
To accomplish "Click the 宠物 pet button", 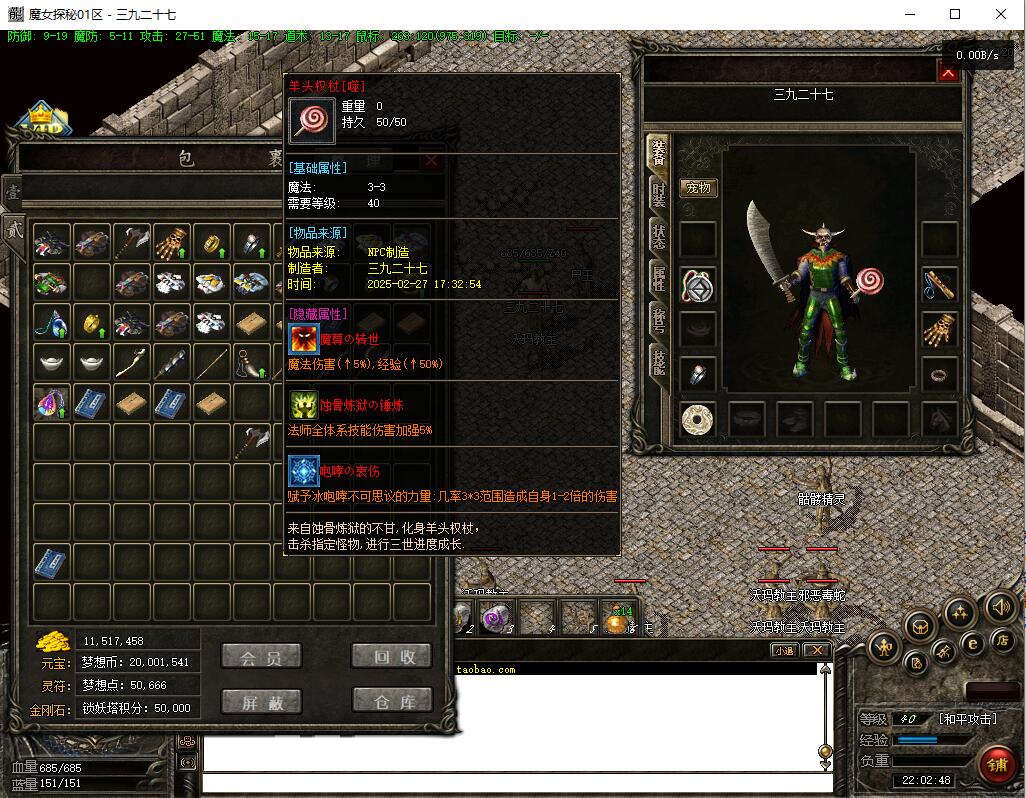I will (x=698, y=188).
